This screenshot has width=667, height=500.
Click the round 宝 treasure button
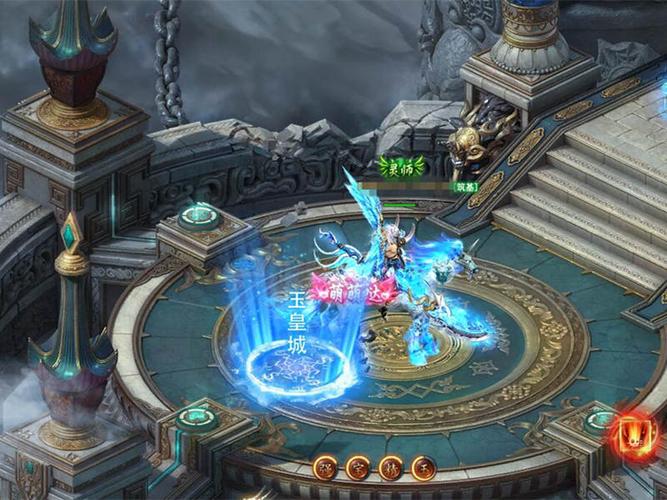[x=357, y=467]
